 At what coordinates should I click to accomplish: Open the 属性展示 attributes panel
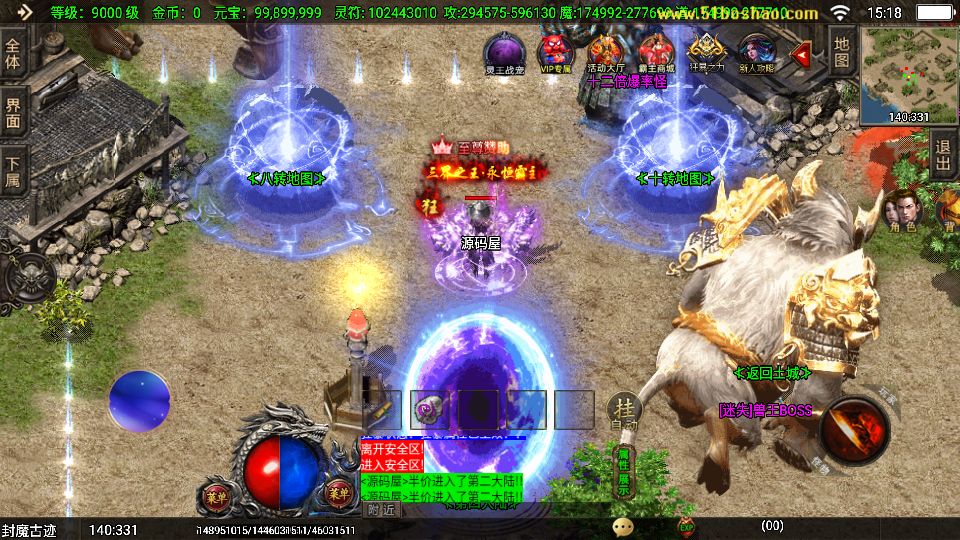[623, 471]
